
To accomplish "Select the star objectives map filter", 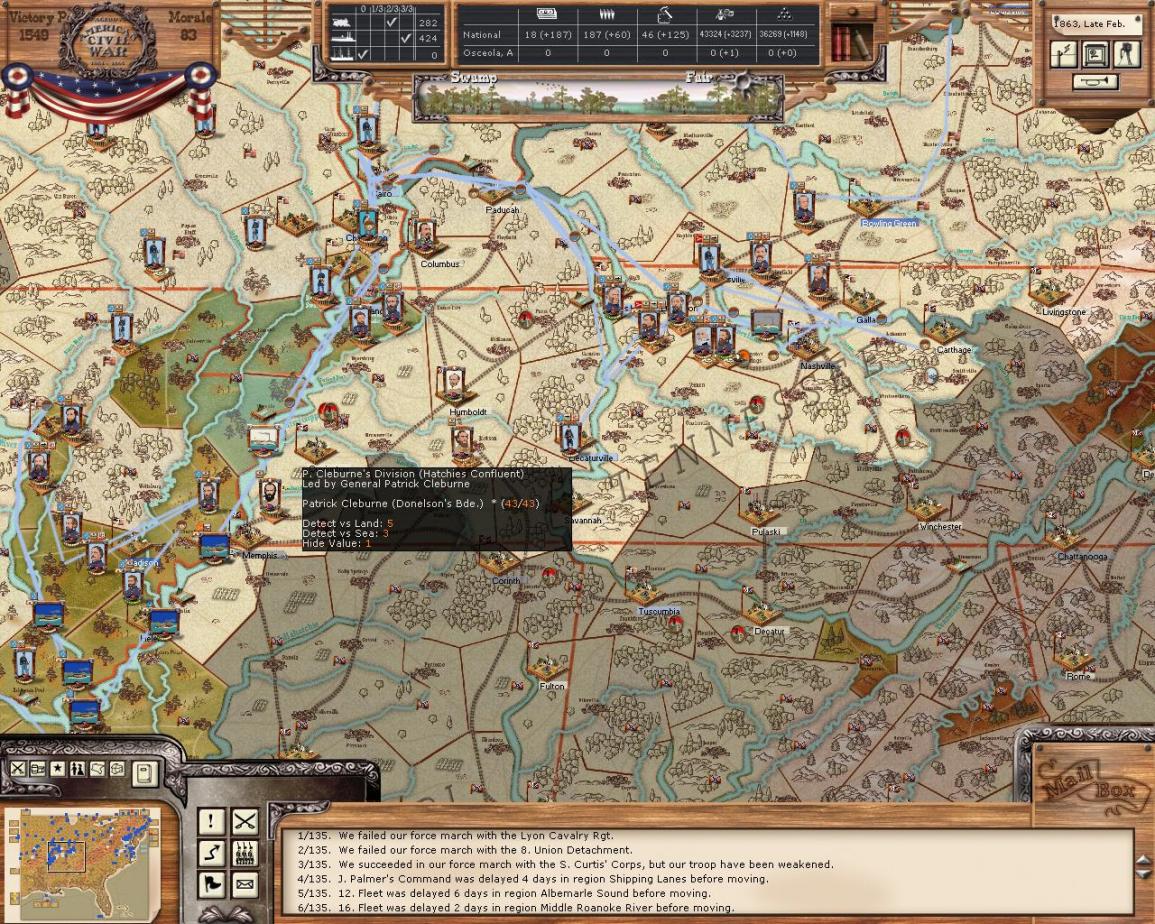I will [58, 769].
